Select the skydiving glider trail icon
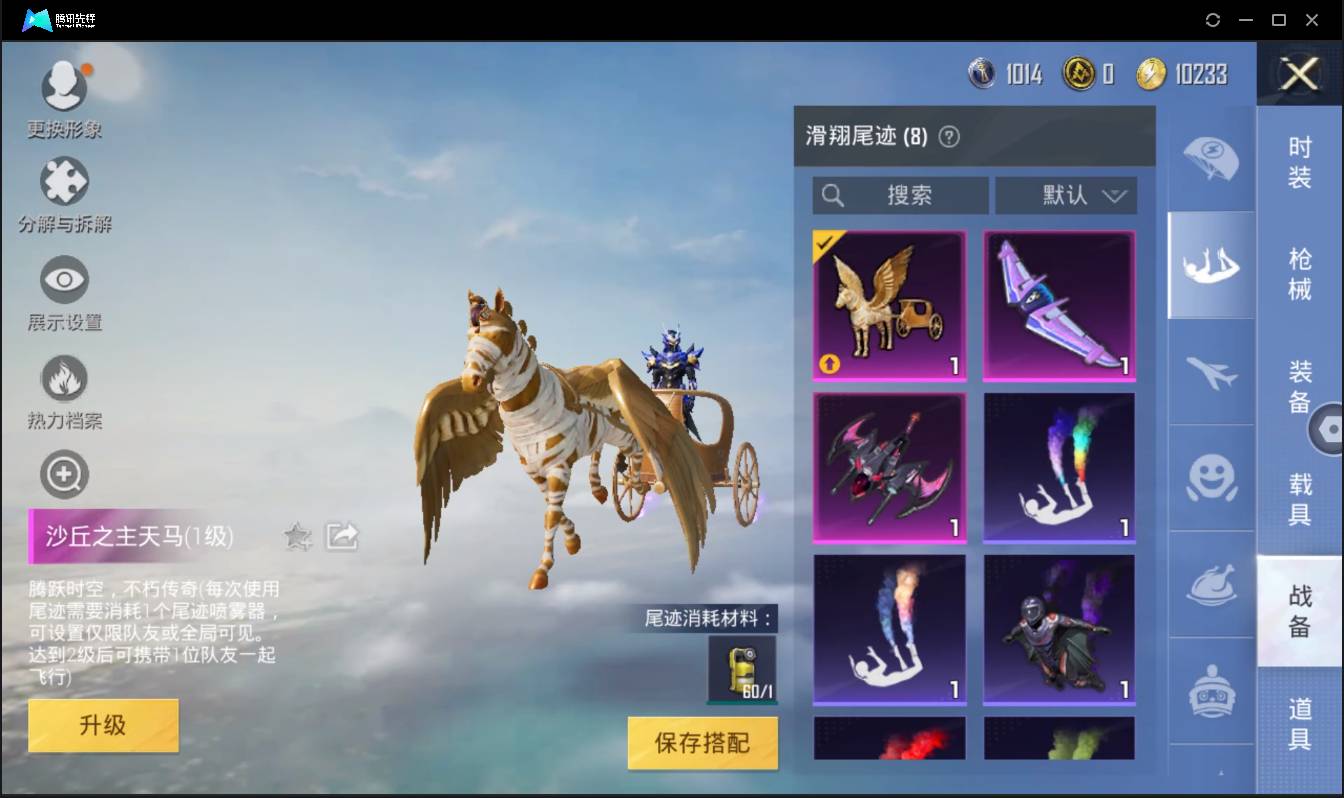 tap(1210, 264)
